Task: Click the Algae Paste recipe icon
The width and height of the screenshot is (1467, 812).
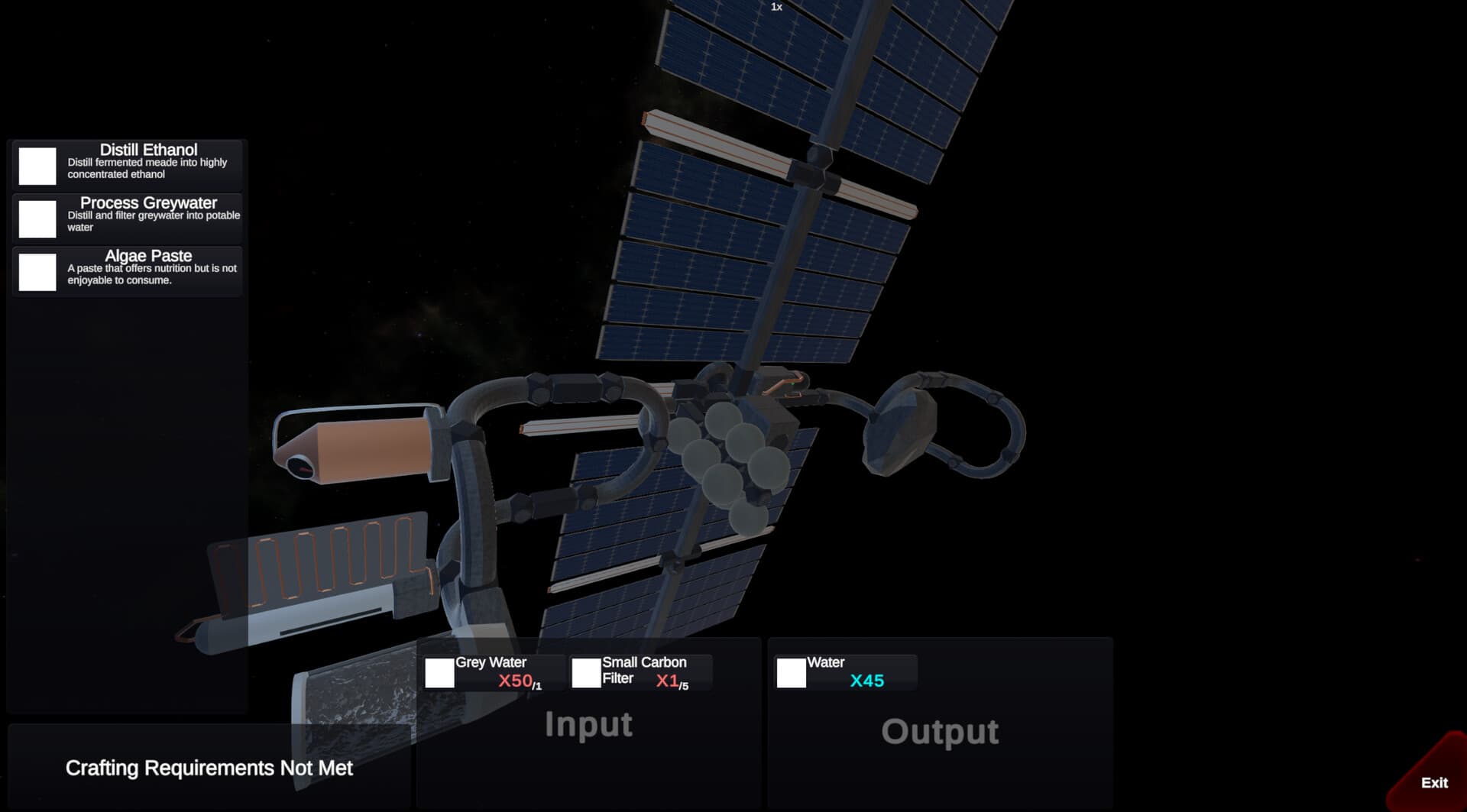Action: [36, 271]
